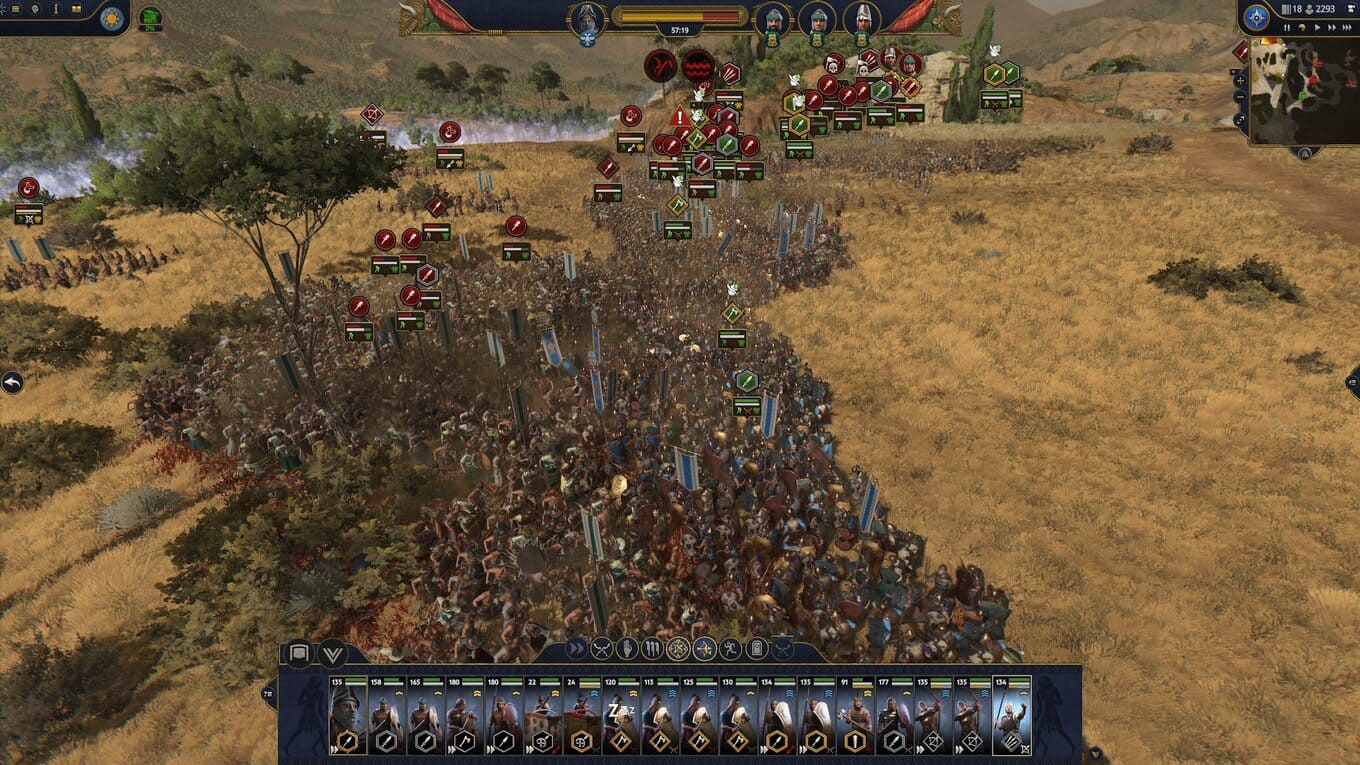This screenshot has width=1360, height=765.
Task: Select the sleeping unit card marked Zzz
Action: 621,716
